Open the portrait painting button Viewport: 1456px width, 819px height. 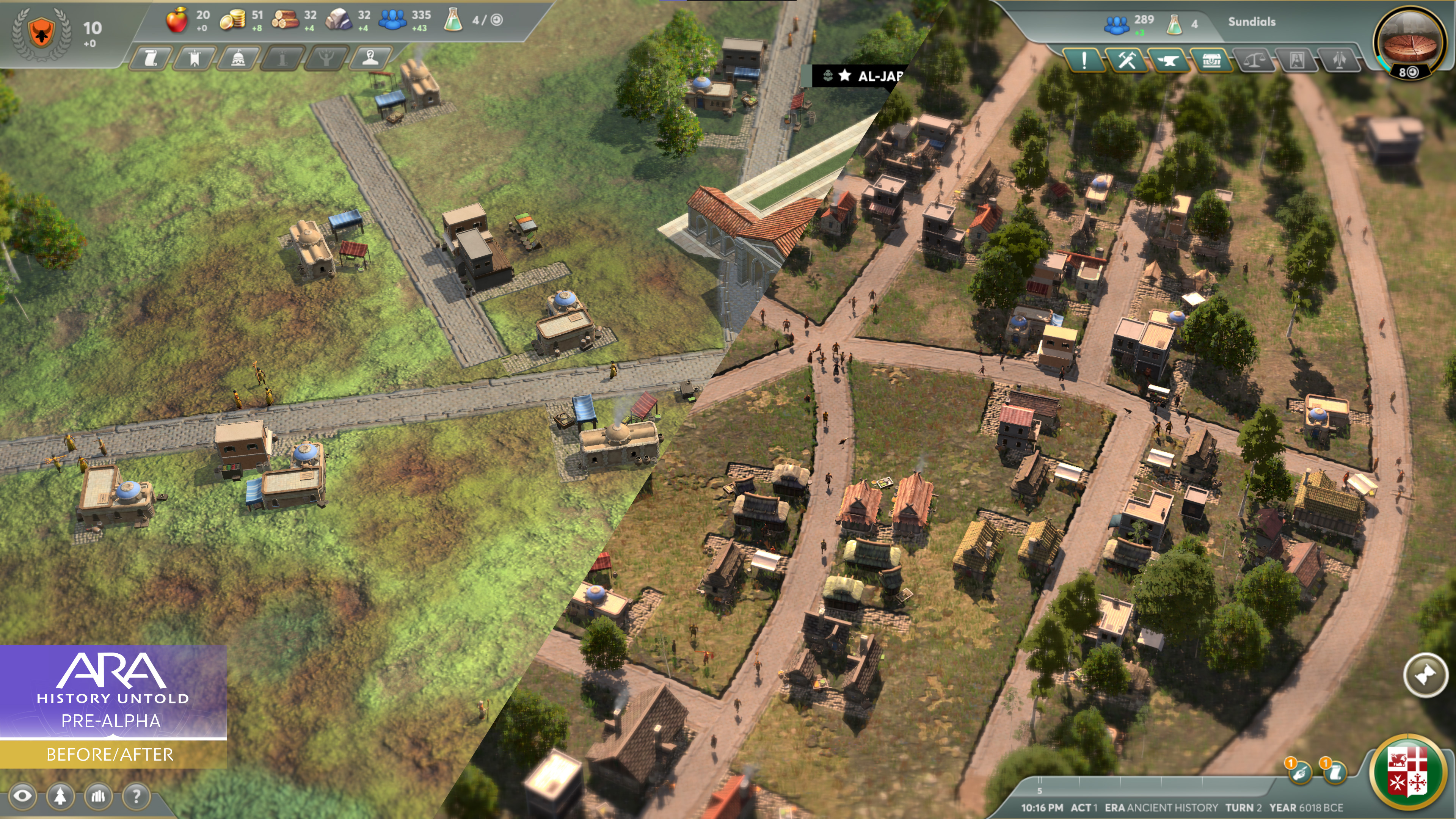(1297, 60)
